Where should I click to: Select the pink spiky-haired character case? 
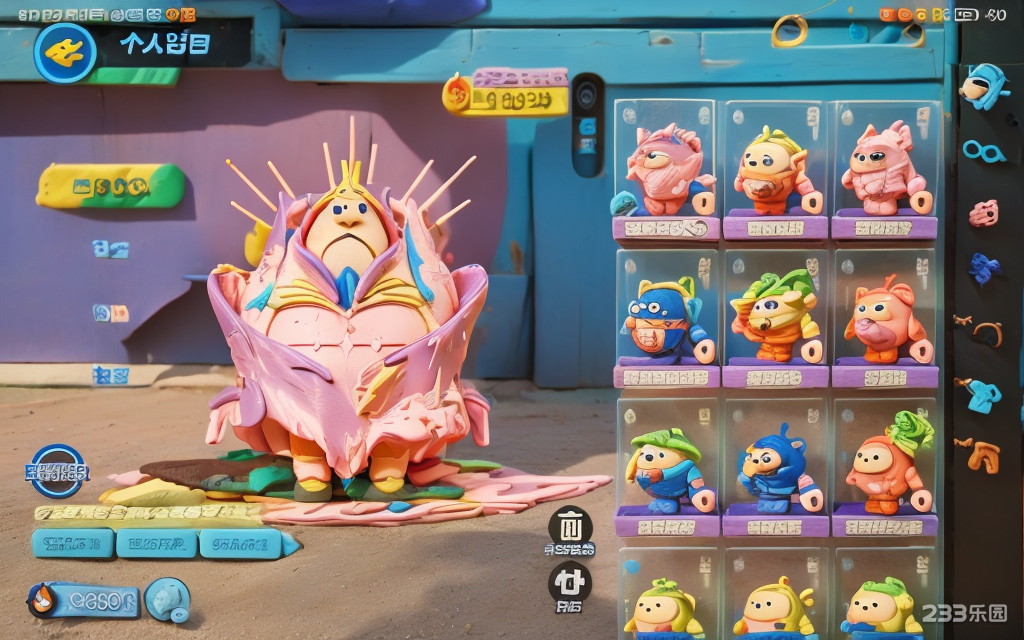666,170
